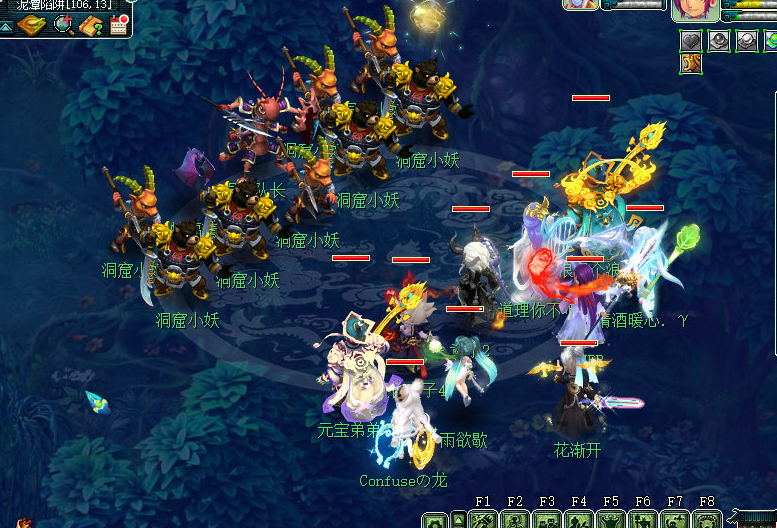
Task: Select the grey heart buff icon
Action: (x=691, y=41)
